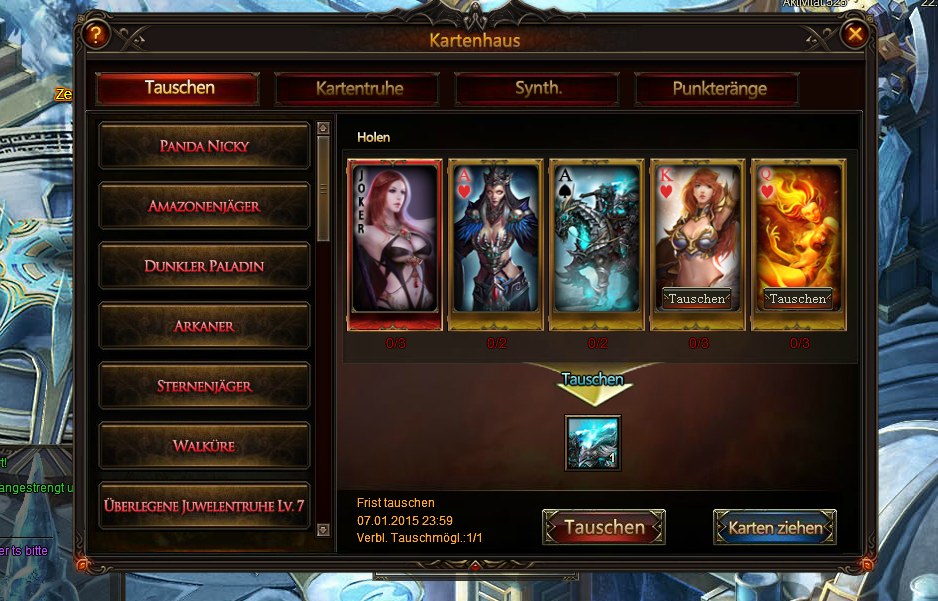Click the Karten ziehen button
The height and width of the screenshot is (601, 938).
(x=775, y=527)
